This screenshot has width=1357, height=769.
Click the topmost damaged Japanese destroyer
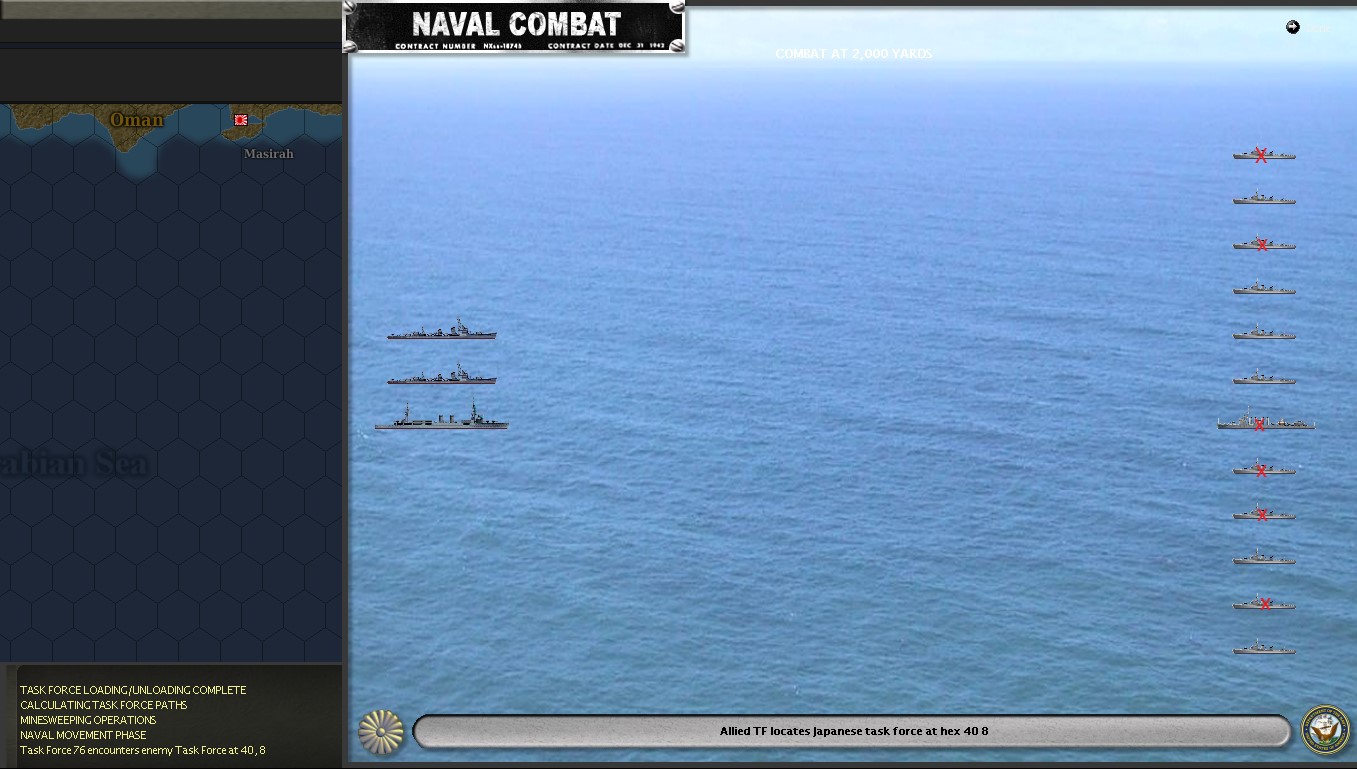coord(1263,156)
